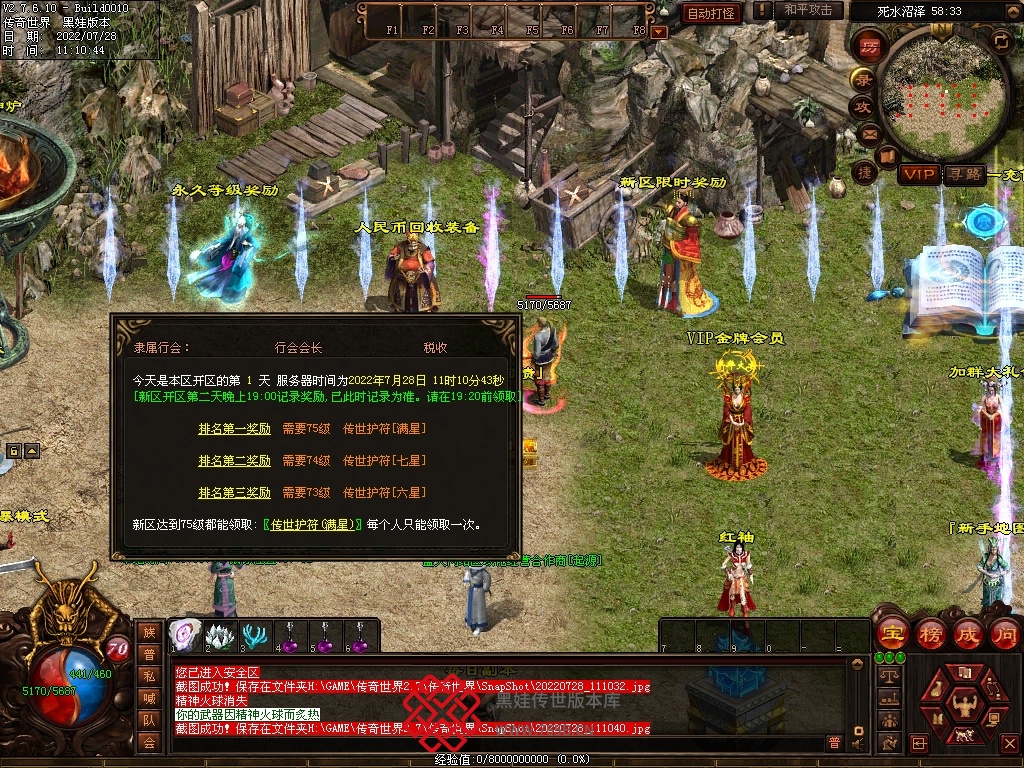Viewport: 1024px width, 768px height.
Task: Switch to the 队 team chat channel
Action: click(x=149, y=718)
